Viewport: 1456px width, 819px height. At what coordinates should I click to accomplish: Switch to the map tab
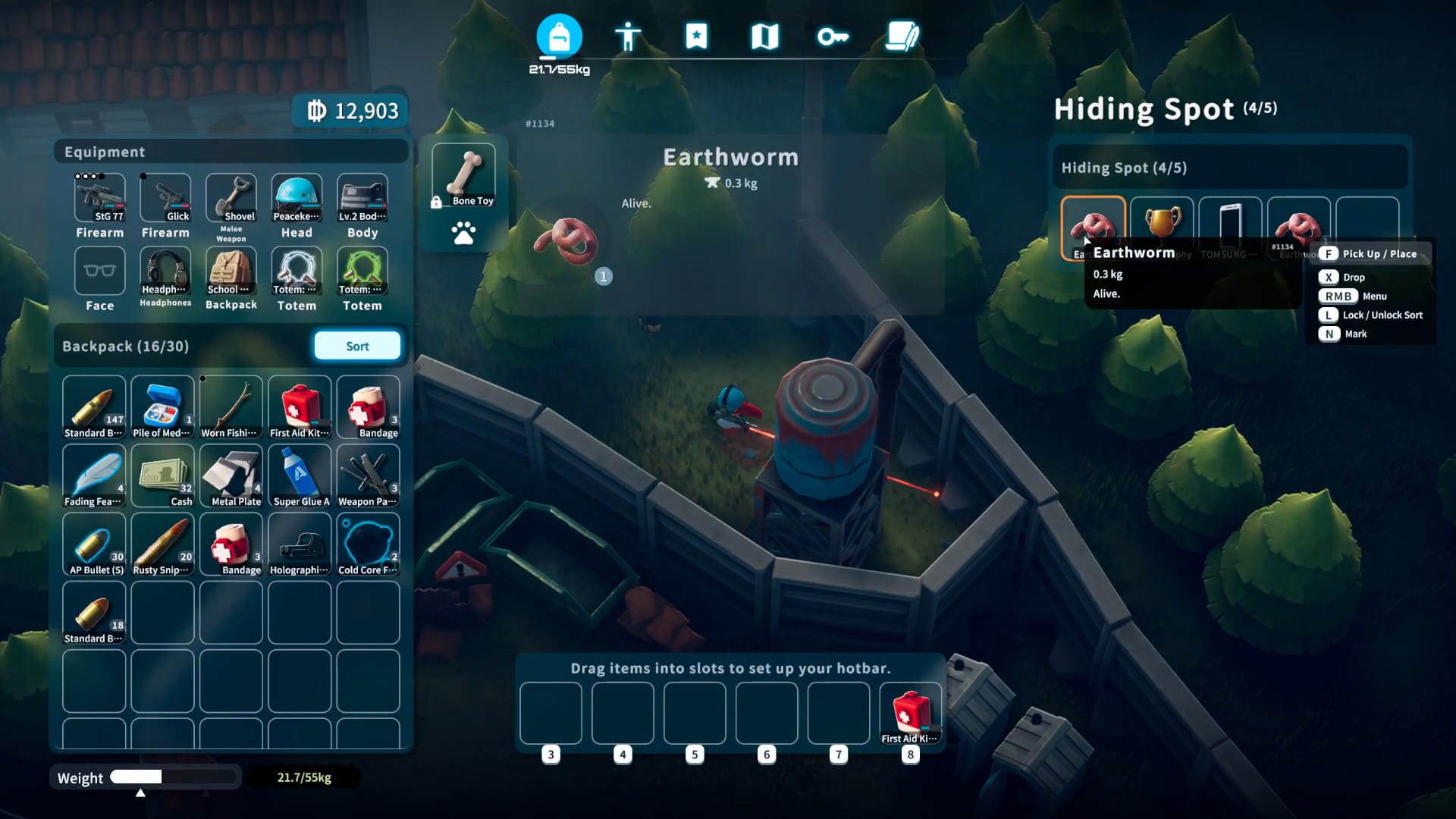pos(764,36)
